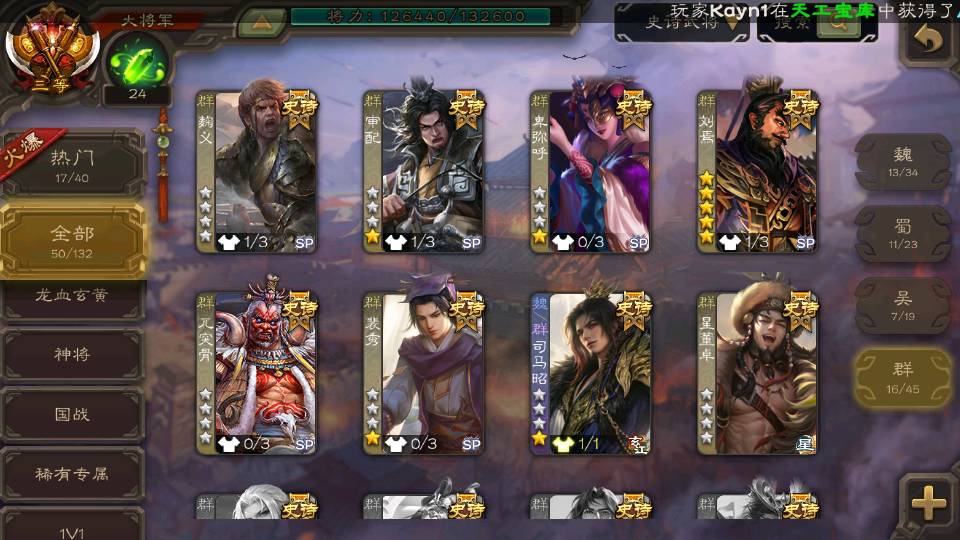960x540 pixels.
Task: Filter by 蜀 faction
Action: [902, 233]
